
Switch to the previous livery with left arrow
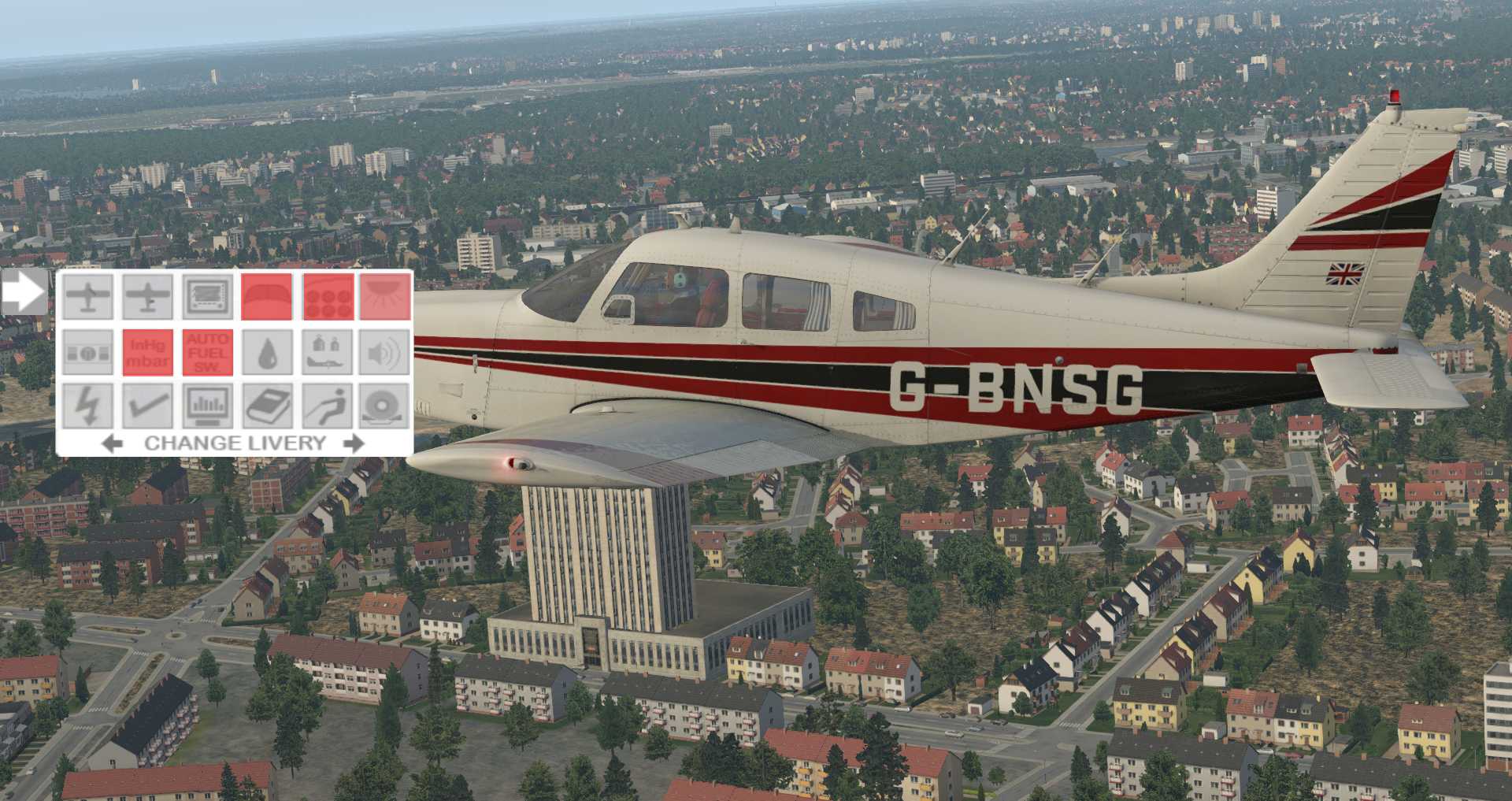113,443
